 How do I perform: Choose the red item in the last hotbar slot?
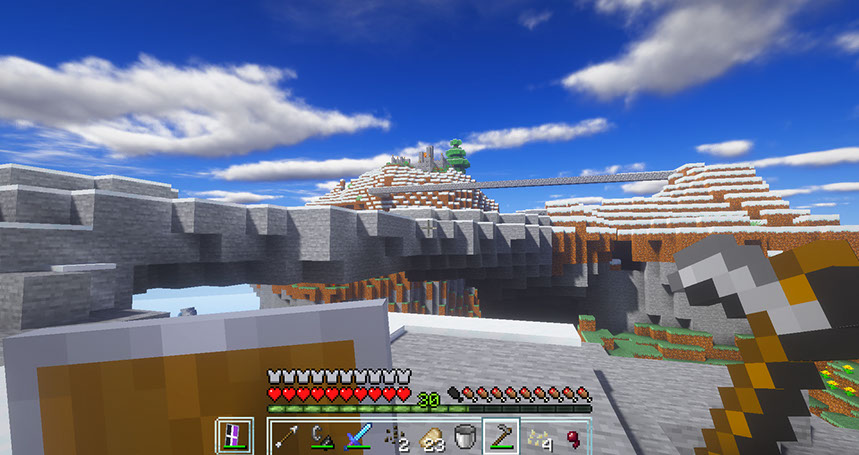pyautogui.click(x=571, y=437)
